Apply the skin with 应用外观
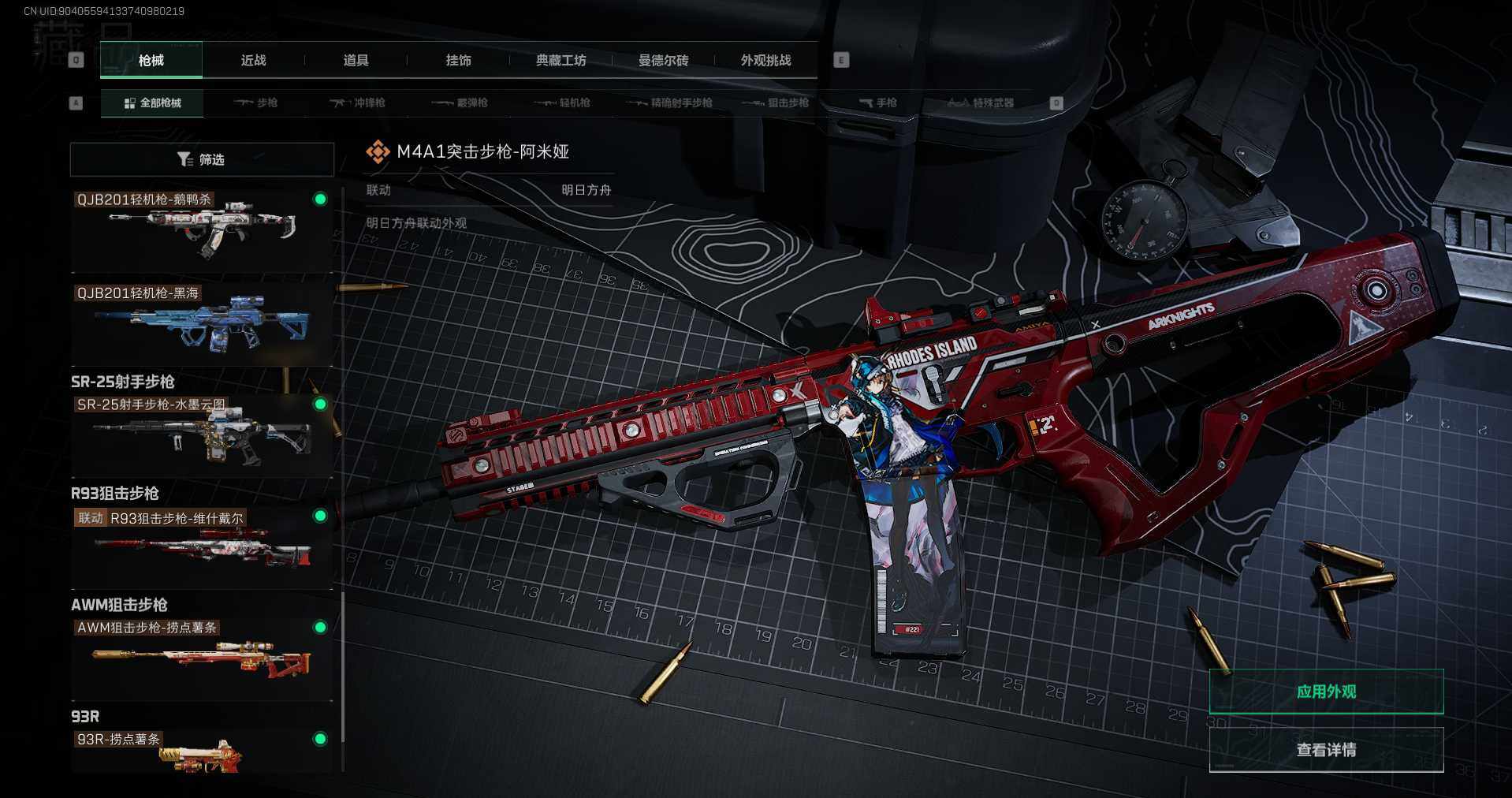Viewport: 1512px width, 798px height. tap(1326, 692)
